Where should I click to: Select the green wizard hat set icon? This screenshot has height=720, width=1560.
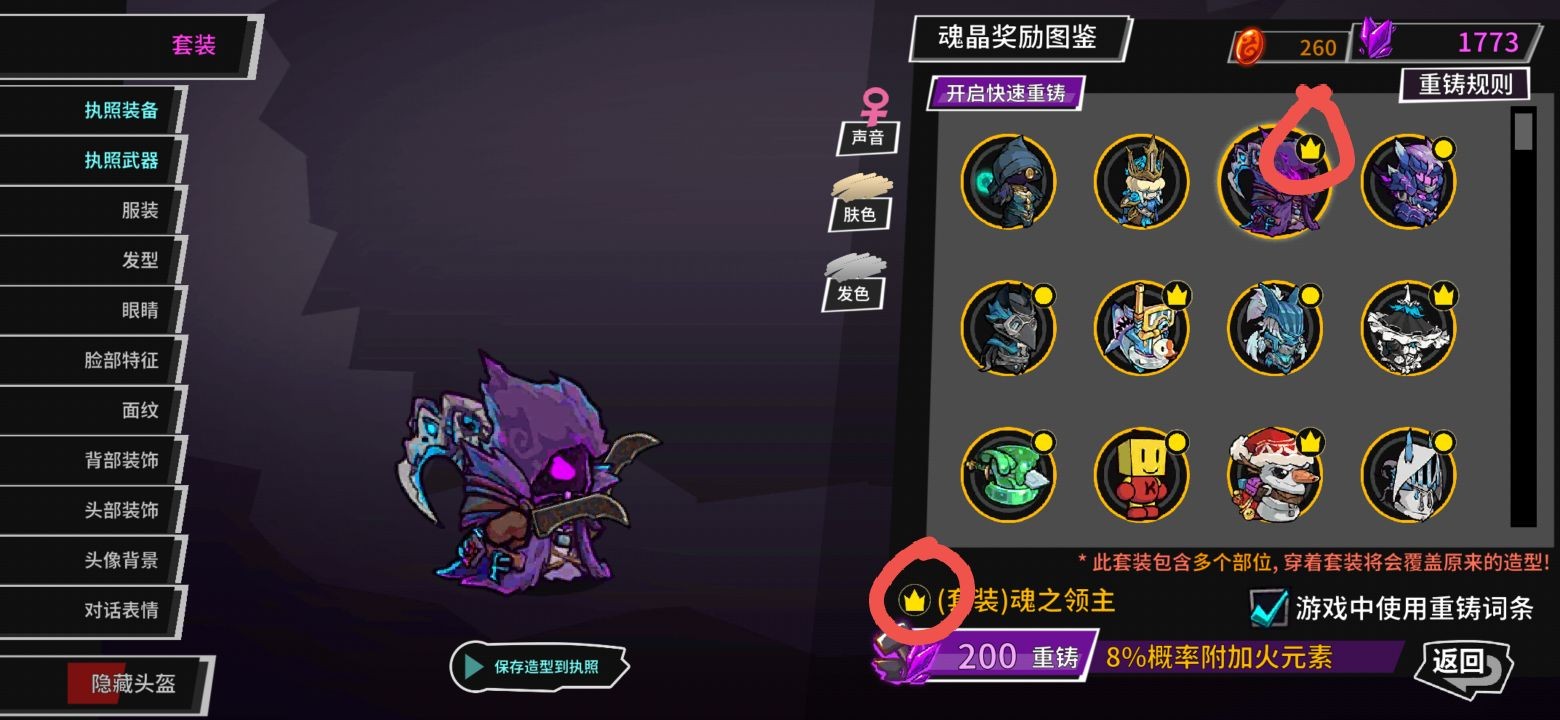(x=1010, y=475)
